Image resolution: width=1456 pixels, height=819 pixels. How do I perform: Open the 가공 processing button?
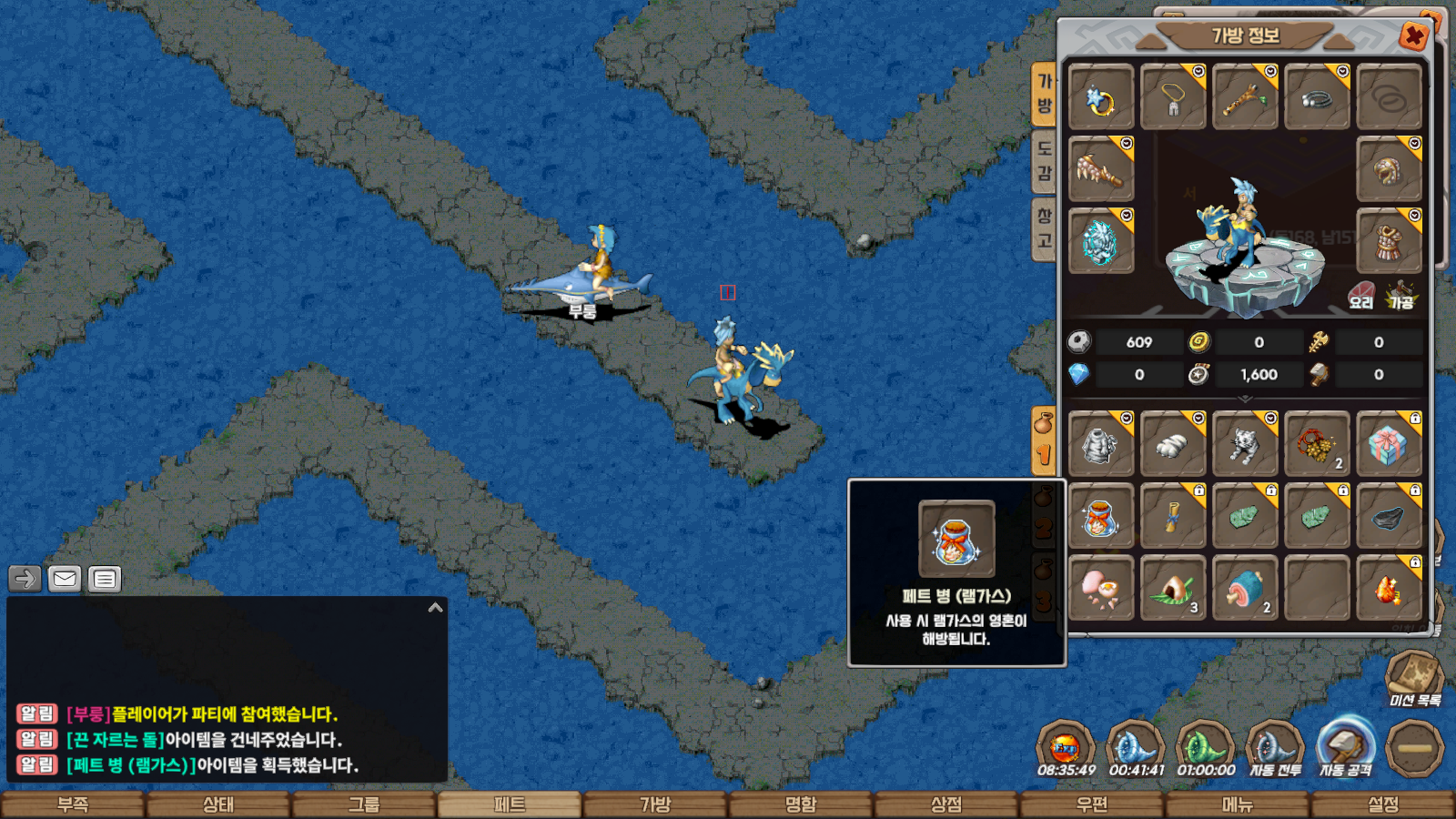pos(1400,297)
